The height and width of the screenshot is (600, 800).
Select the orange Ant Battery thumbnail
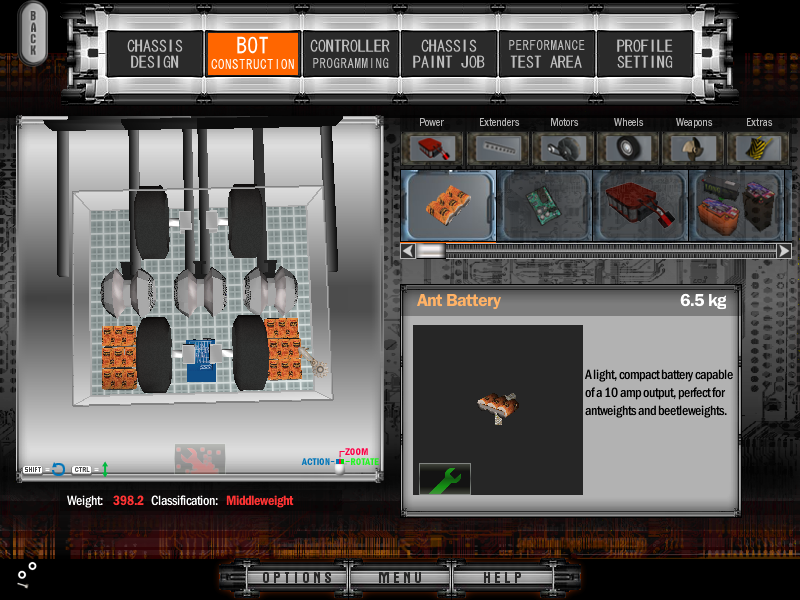coord(448,204)
